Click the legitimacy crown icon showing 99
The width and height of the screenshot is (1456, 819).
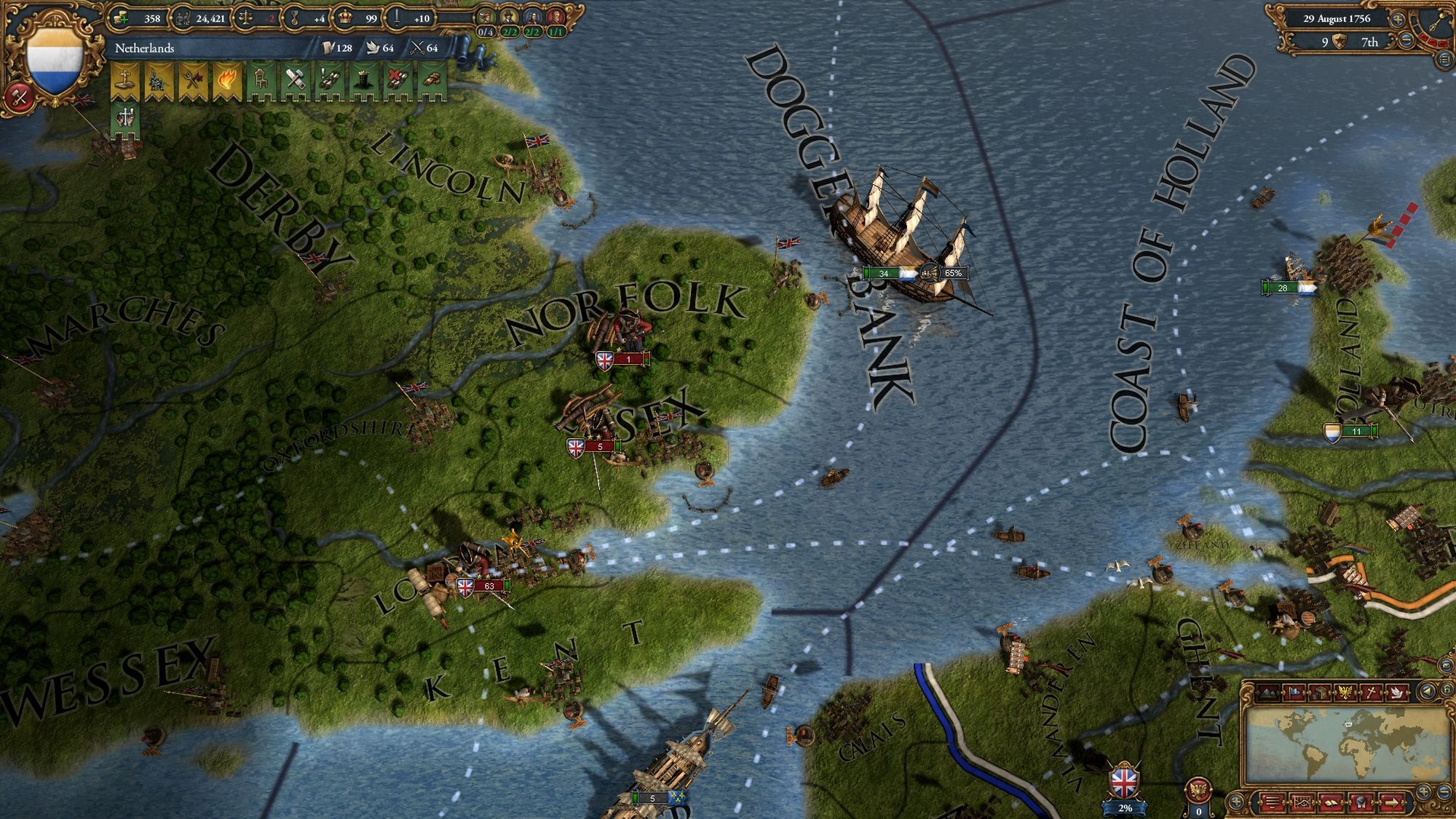coord(344,18)
